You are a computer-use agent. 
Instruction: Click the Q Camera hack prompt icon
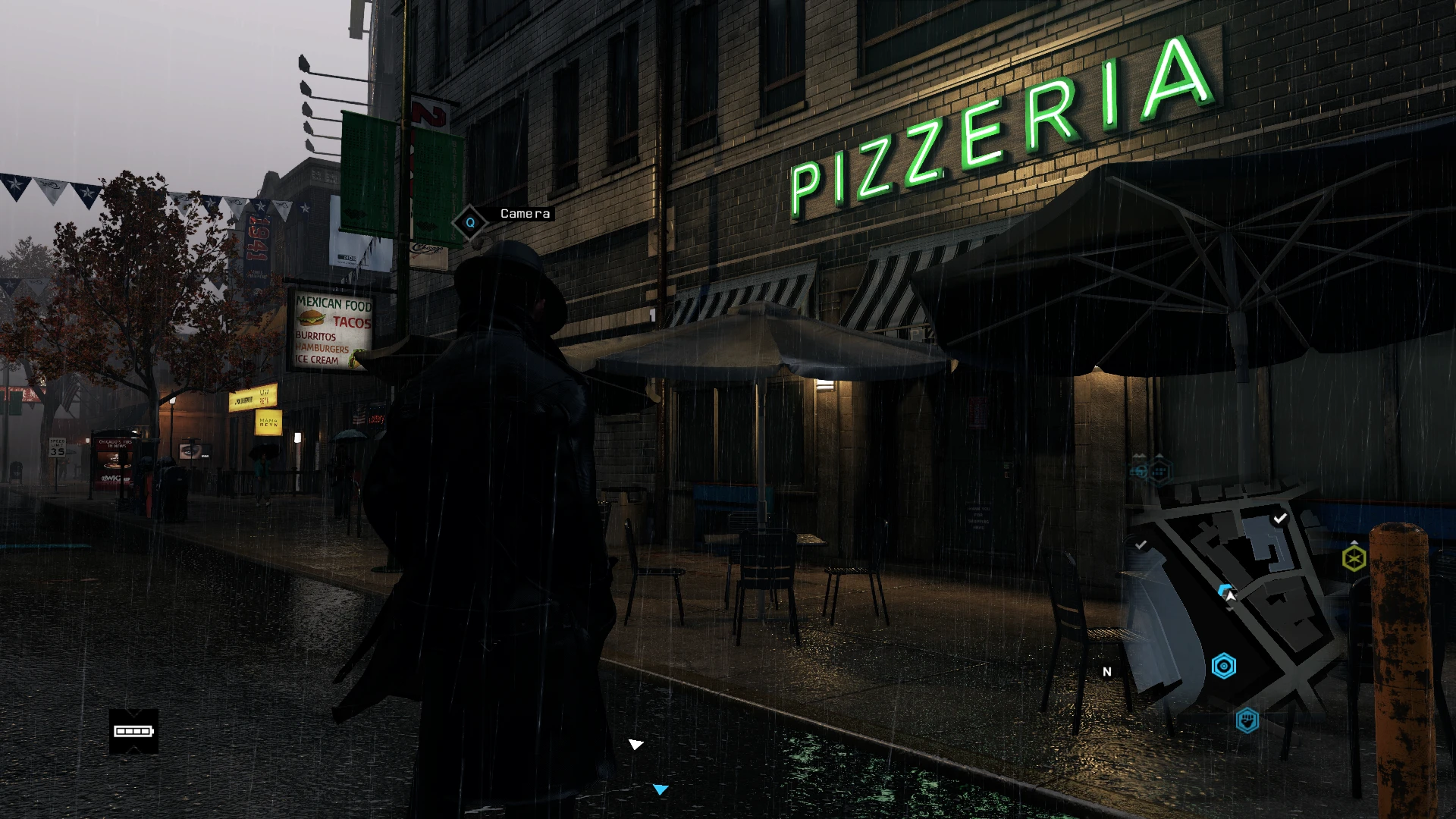coord(469,223)
